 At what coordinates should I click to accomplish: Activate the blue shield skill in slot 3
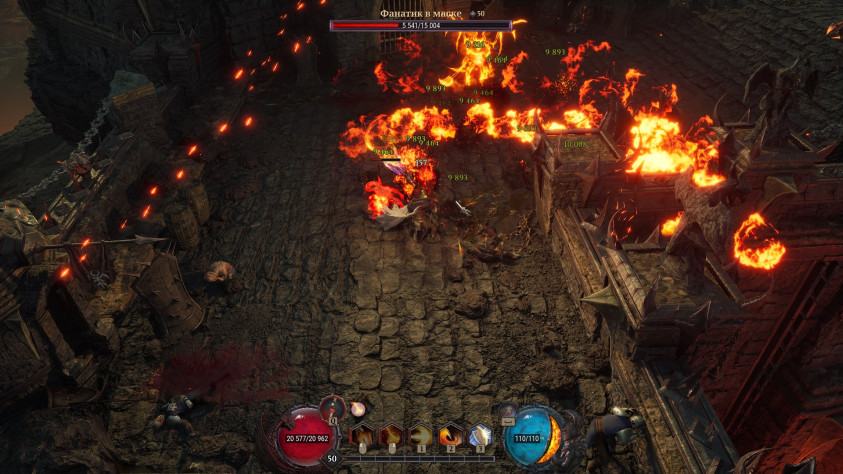tap(480, 435)
